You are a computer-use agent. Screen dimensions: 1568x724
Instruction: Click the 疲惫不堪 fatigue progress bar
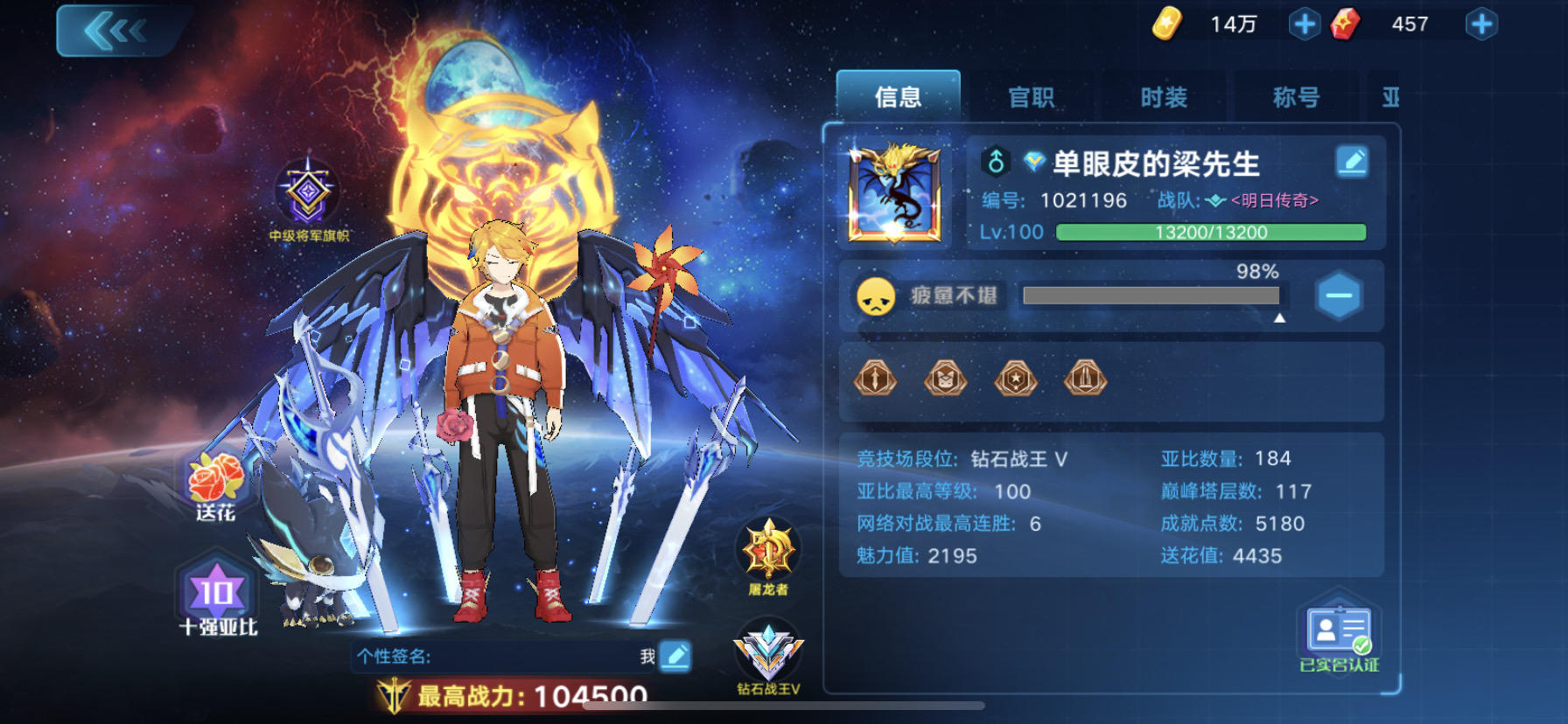pyautogui.click(x=1150, y=296)
